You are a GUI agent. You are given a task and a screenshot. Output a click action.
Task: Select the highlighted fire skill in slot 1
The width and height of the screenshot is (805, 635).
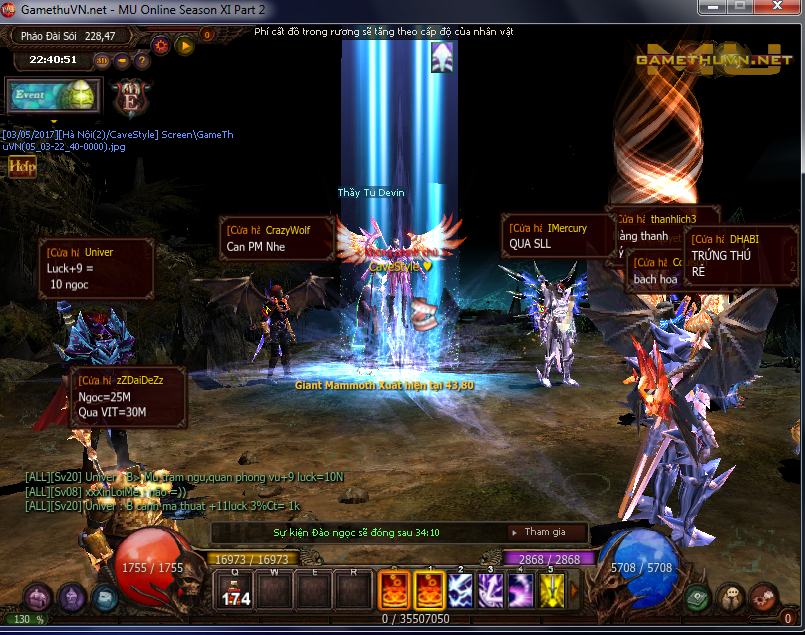pos(430,590)
